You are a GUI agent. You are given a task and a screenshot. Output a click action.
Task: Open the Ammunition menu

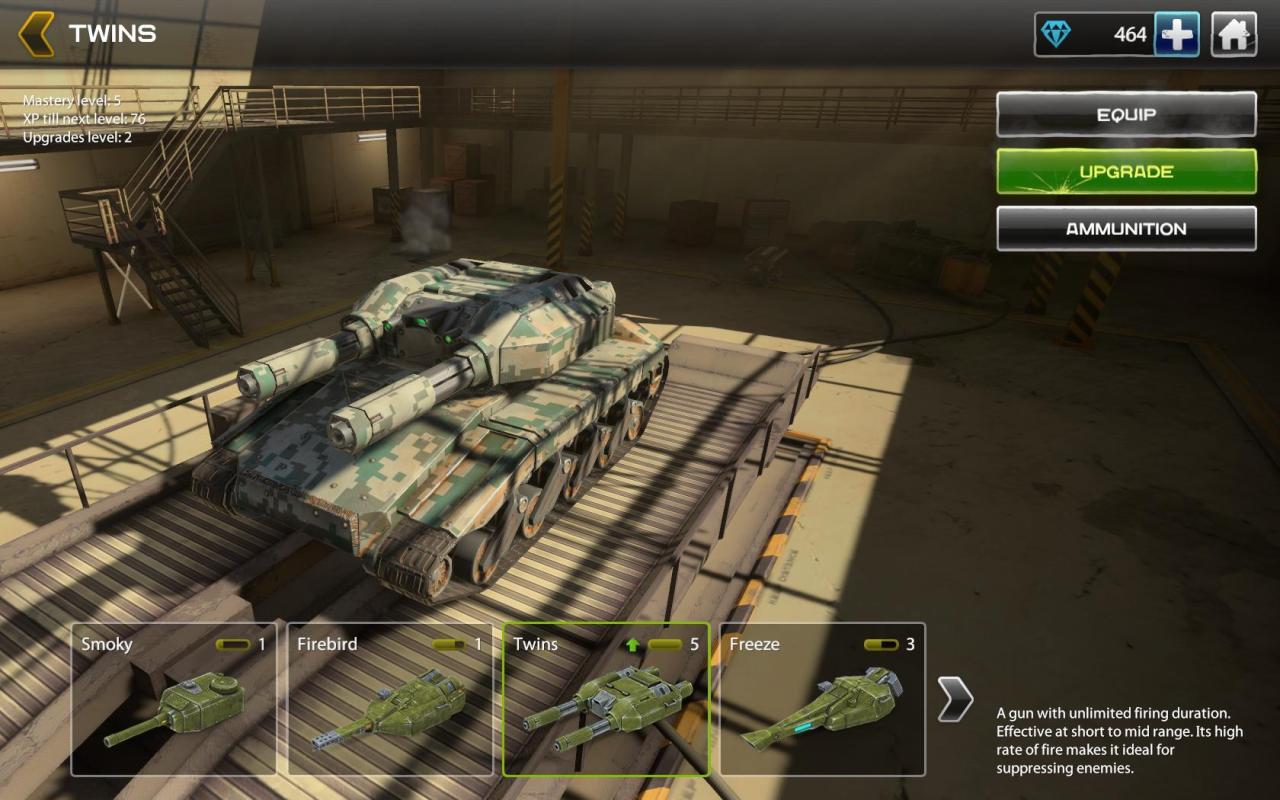pos(1126,228)
